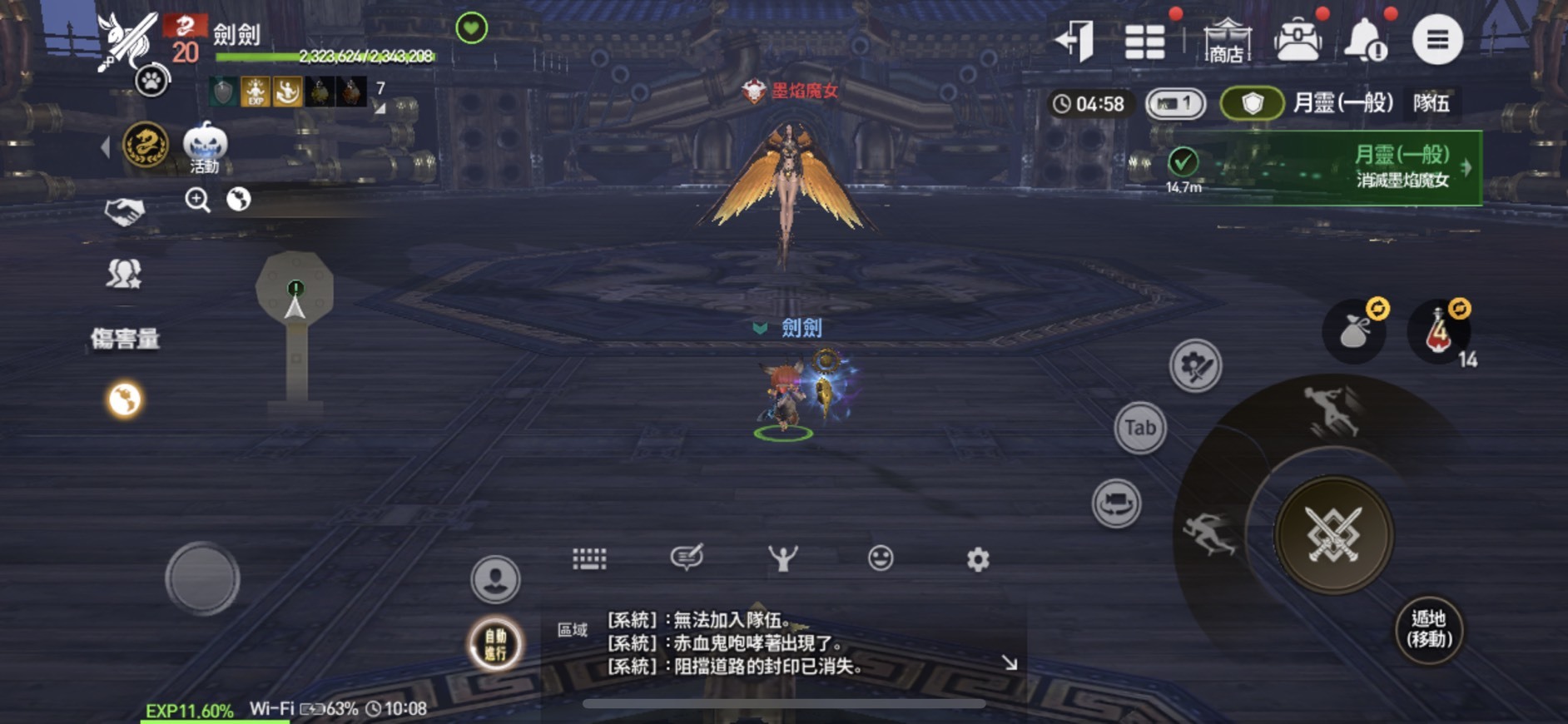Expand the chat window with diagonal arrow
This screenshot has height=724, width=1568.
pos(1010,661)
